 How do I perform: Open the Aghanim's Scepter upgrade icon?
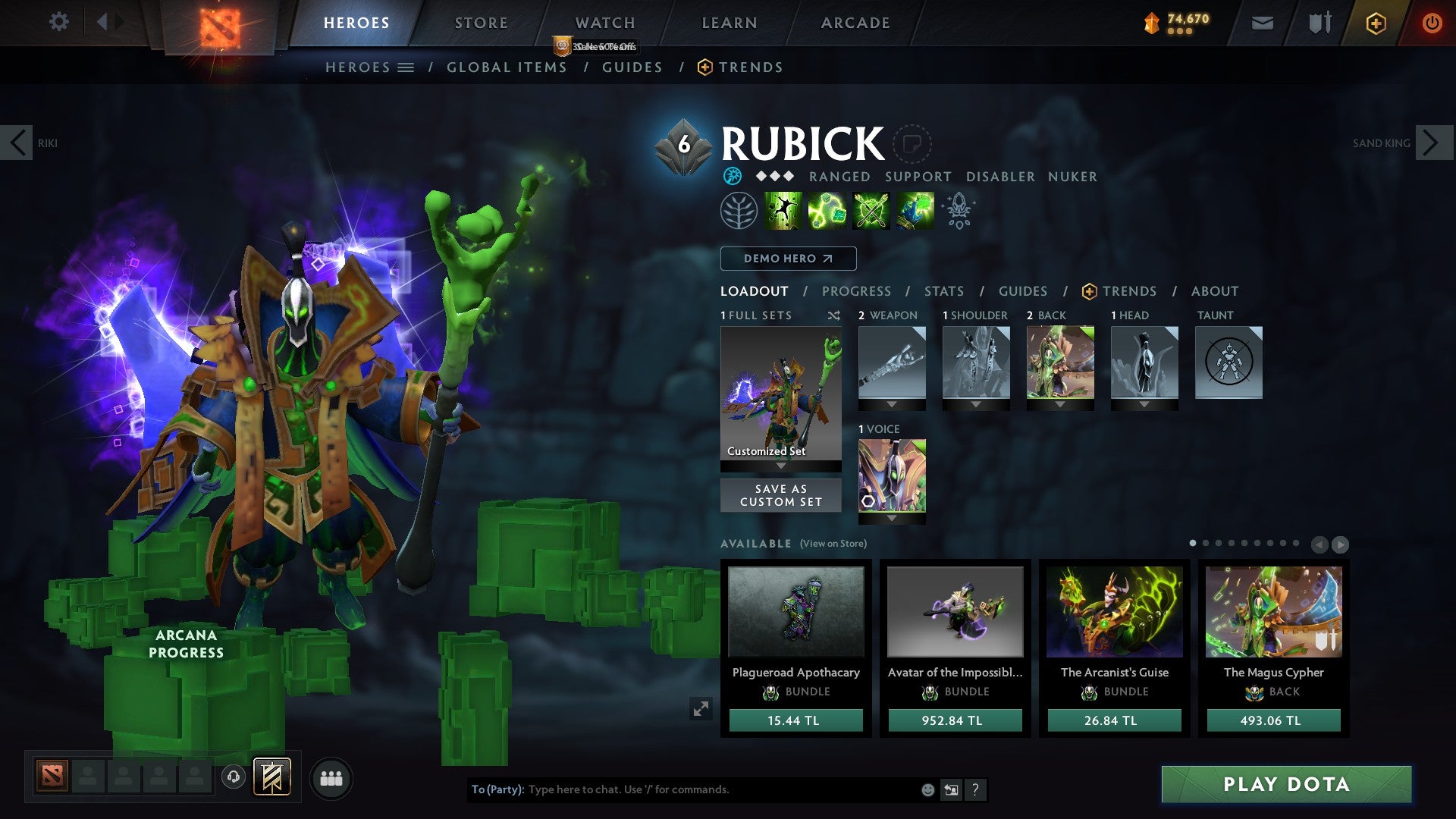coord(957,210)
